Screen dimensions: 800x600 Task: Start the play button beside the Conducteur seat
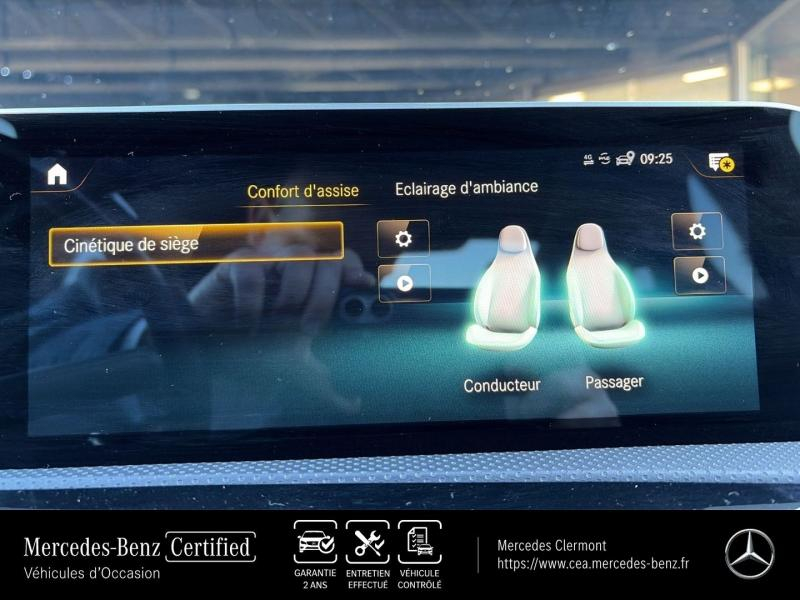404,283
